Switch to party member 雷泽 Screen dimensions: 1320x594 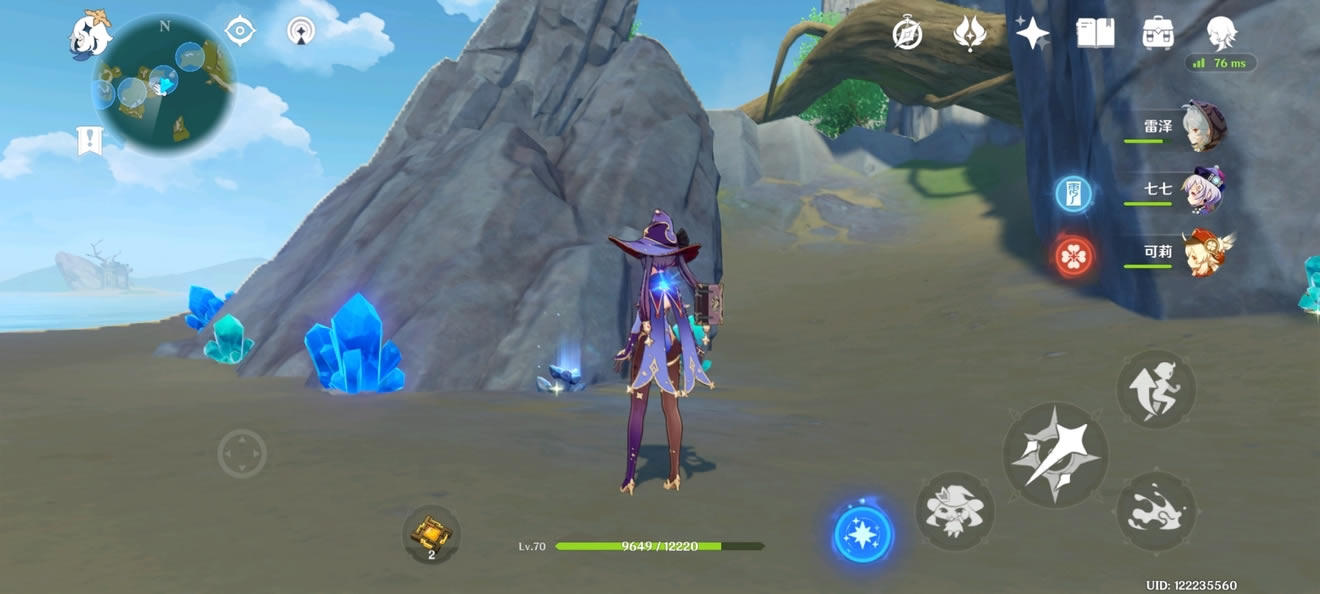tap(1202, 127)
